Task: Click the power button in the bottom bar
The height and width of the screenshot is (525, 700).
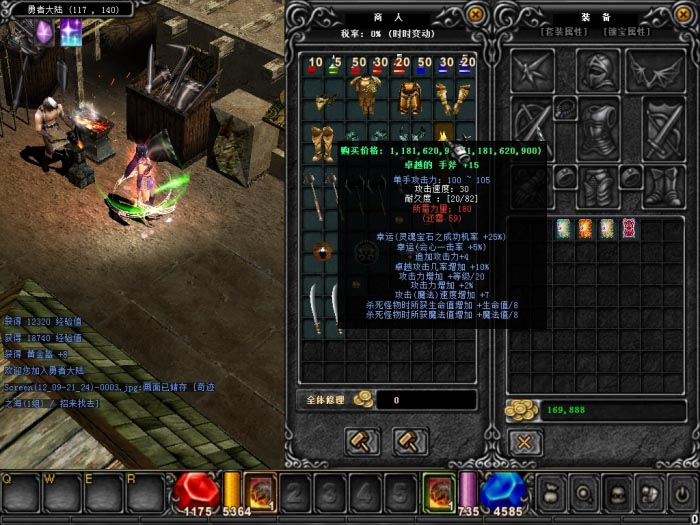Action: (x=682, y=491)
